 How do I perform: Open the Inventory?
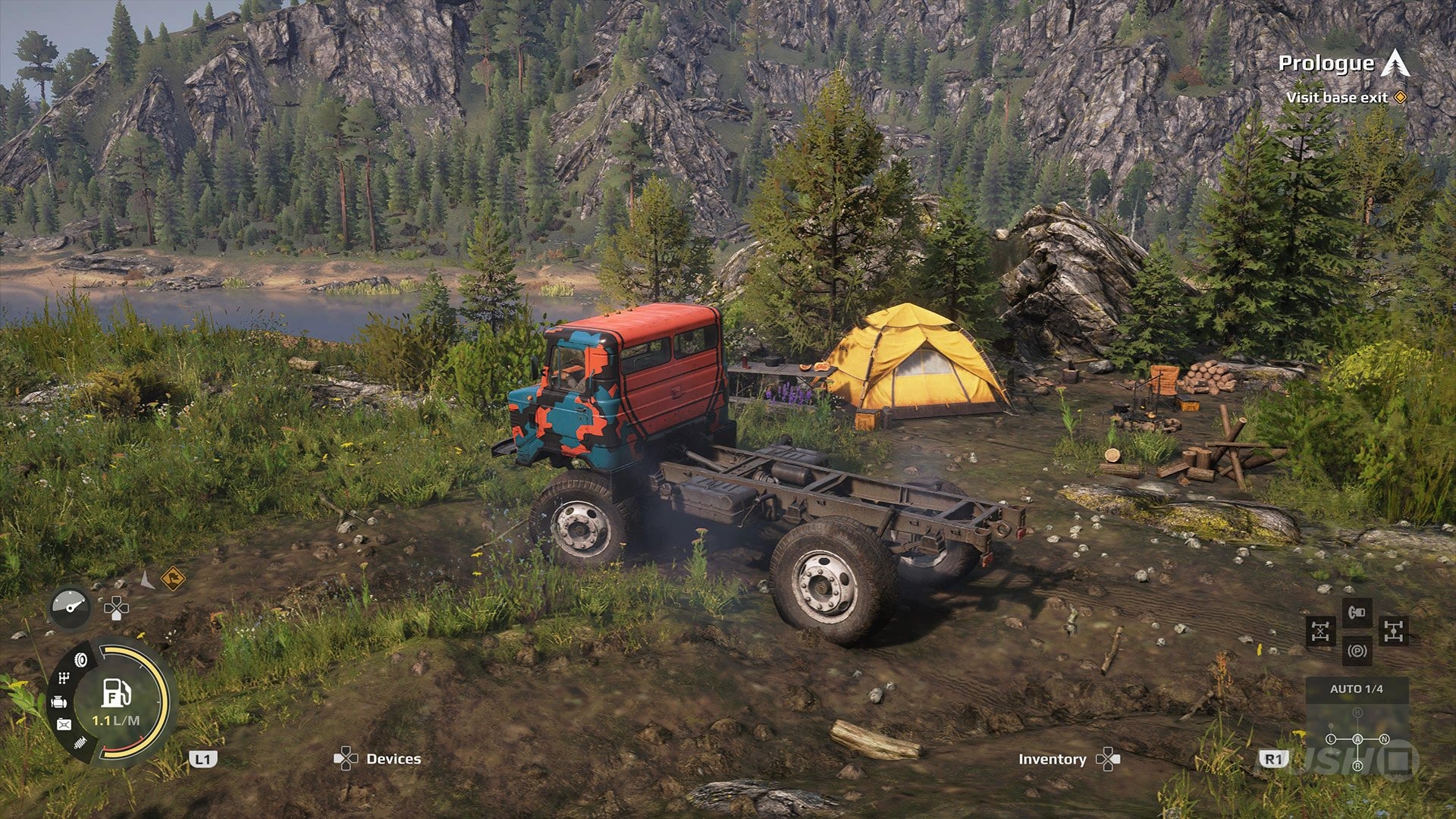click(x=1052, y=759)
